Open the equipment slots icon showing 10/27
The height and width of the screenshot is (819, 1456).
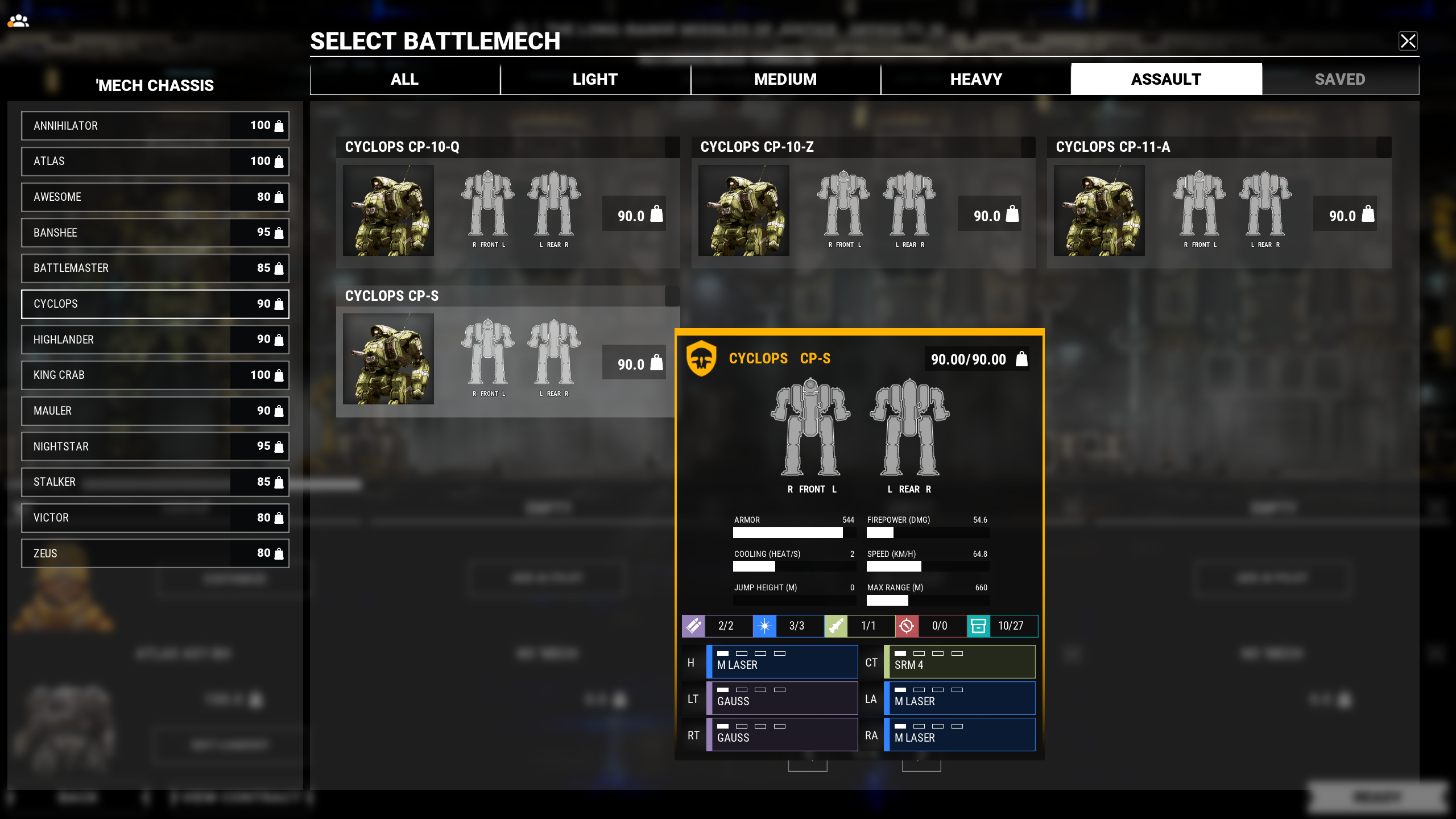pos(979,626)
